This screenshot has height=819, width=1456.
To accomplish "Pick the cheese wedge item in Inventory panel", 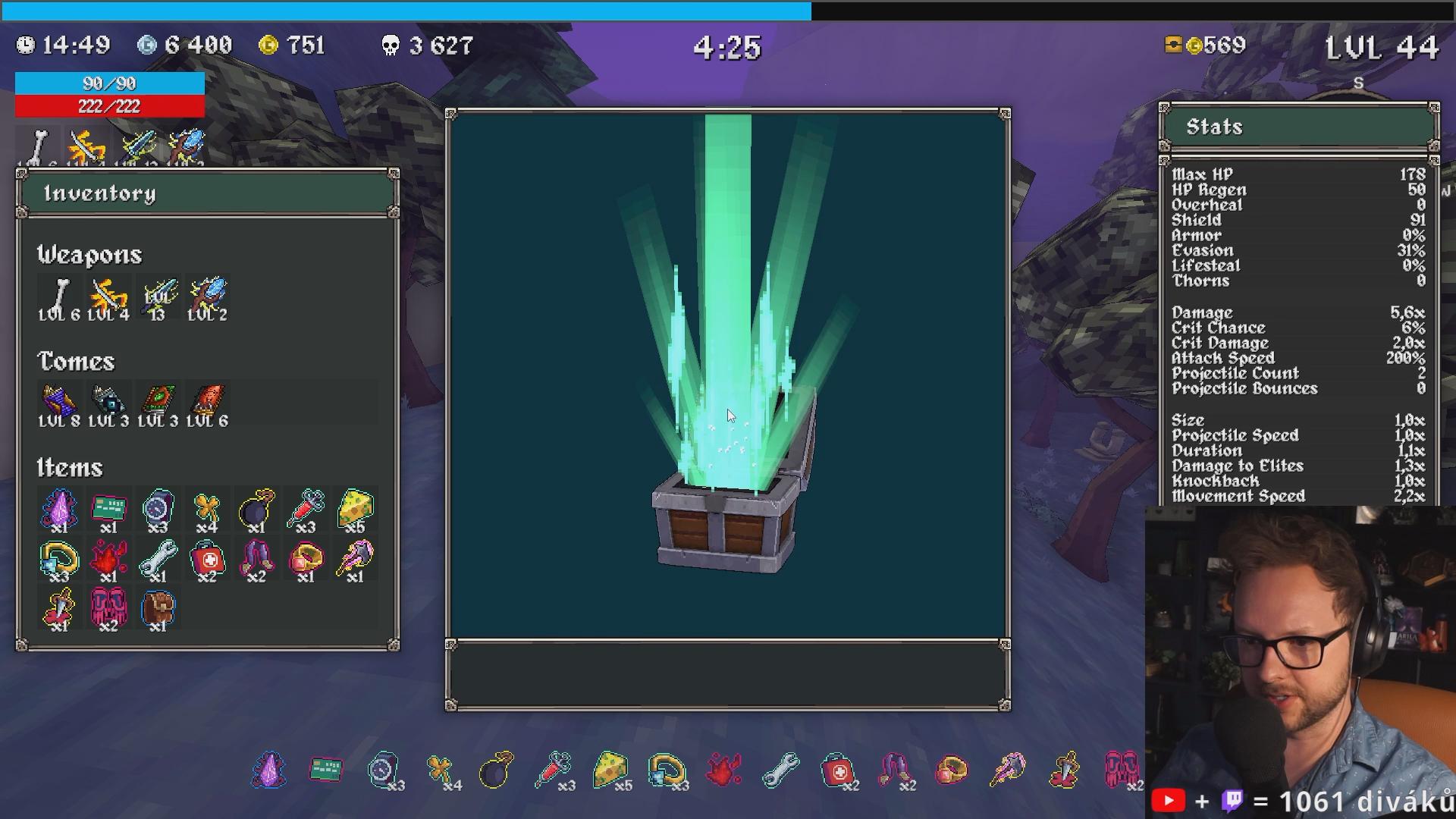I will click(x=355, y=508).
